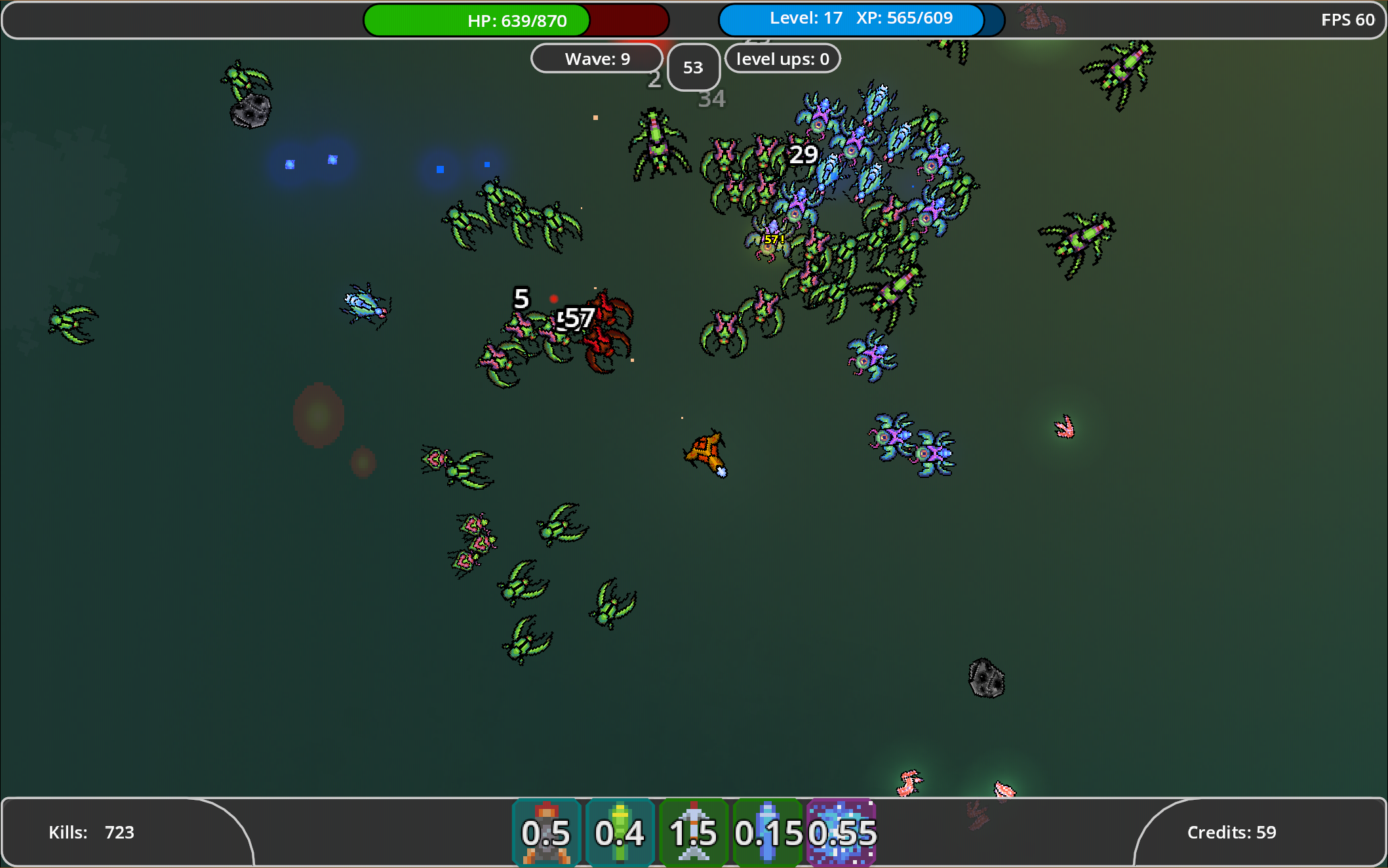Choose the white missile weapon slot
Viewport: 1388px width, 868px height.
tap(694, 833)
